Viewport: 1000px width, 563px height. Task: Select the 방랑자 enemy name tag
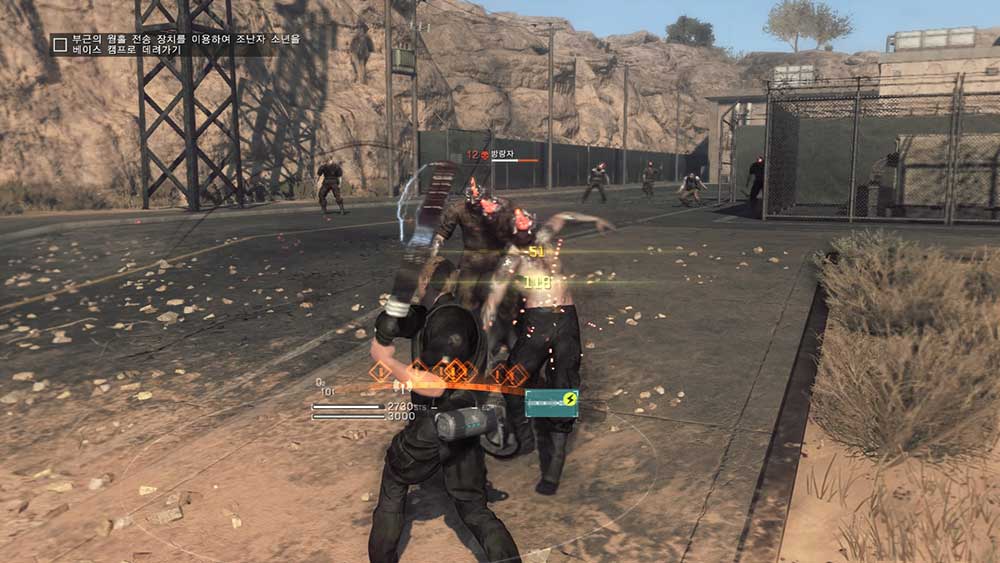[500, 155]
